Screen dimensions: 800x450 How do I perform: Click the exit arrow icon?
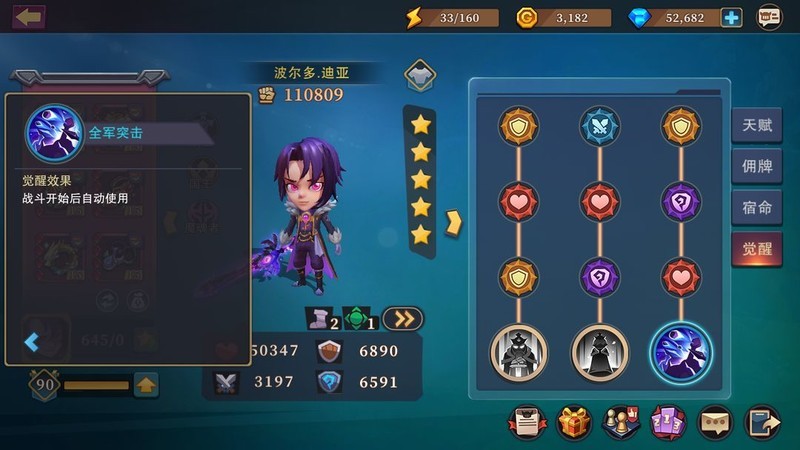click(762, 422)
